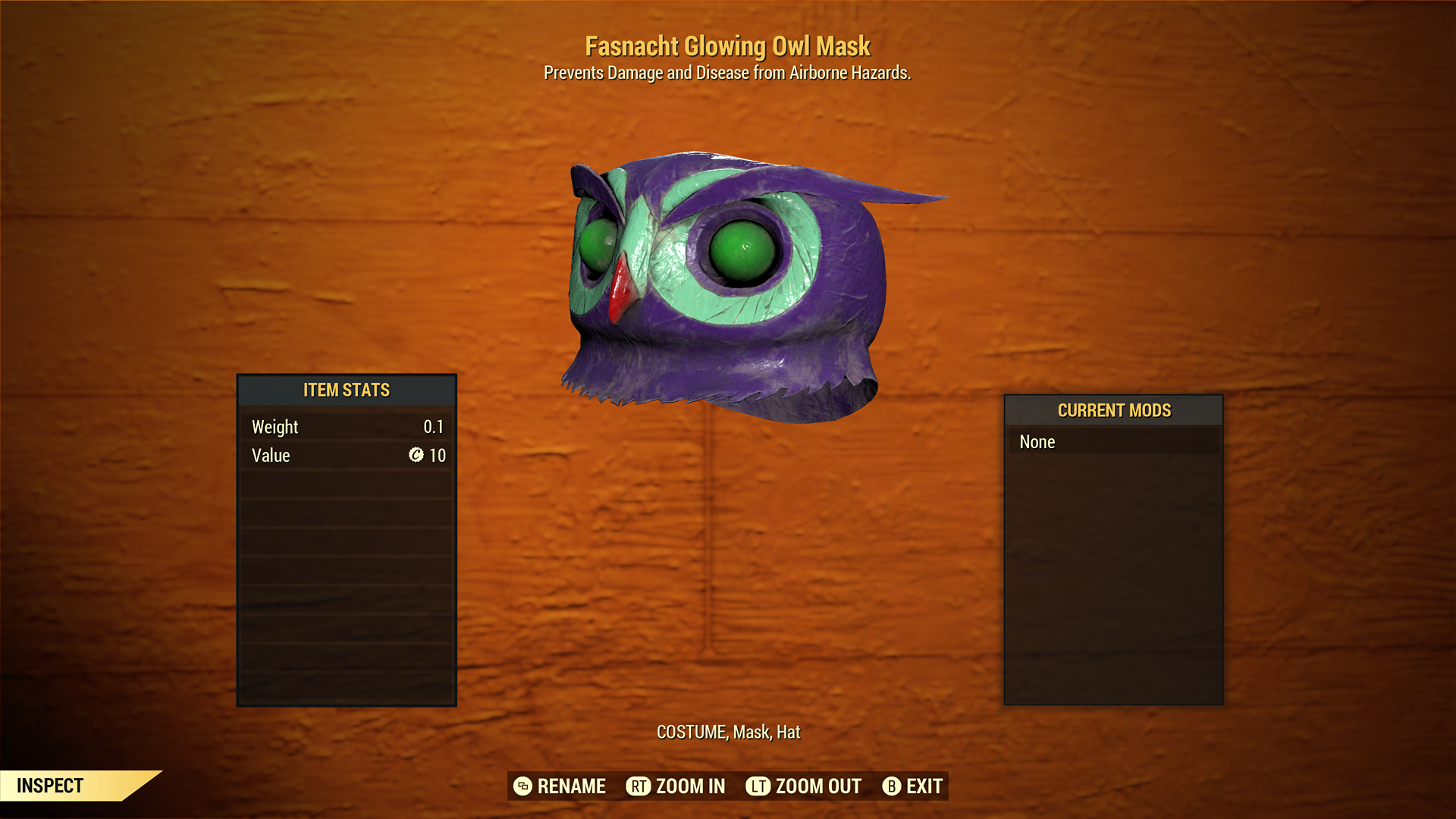Image resolution: width=1456 pixels, height=819 pixels.
Task: Switch to the INSPECT tab
Action: [x=49, y=786]
